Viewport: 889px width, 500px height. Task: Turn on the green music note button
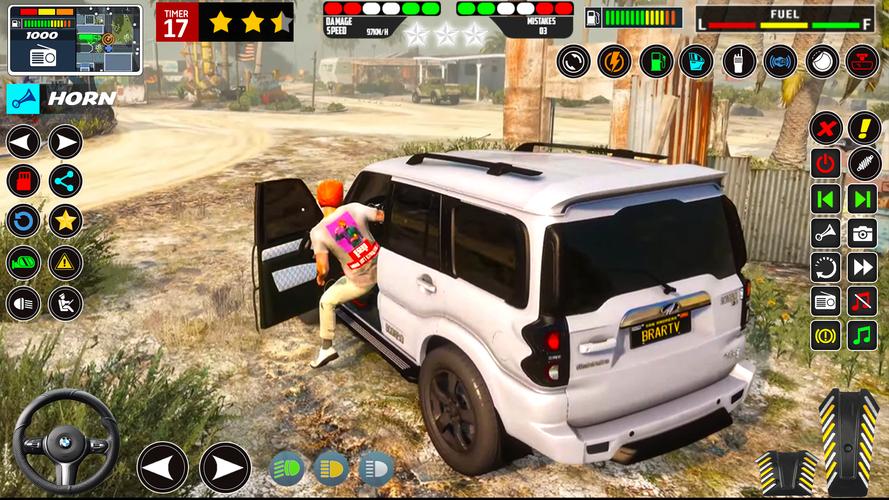click(862, 334)
